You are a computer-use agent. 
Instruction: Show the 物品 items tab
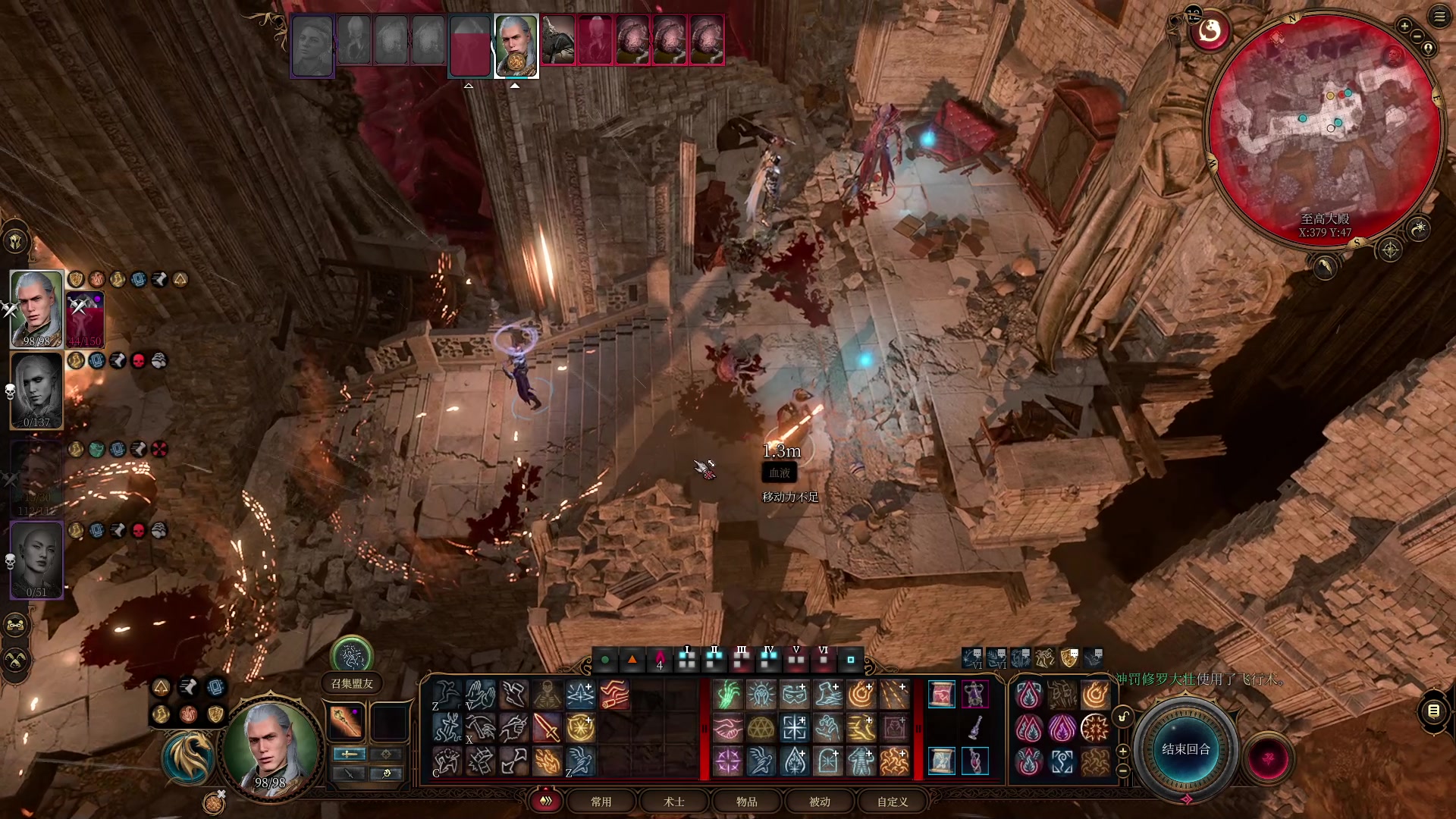(x=747, y=802)
